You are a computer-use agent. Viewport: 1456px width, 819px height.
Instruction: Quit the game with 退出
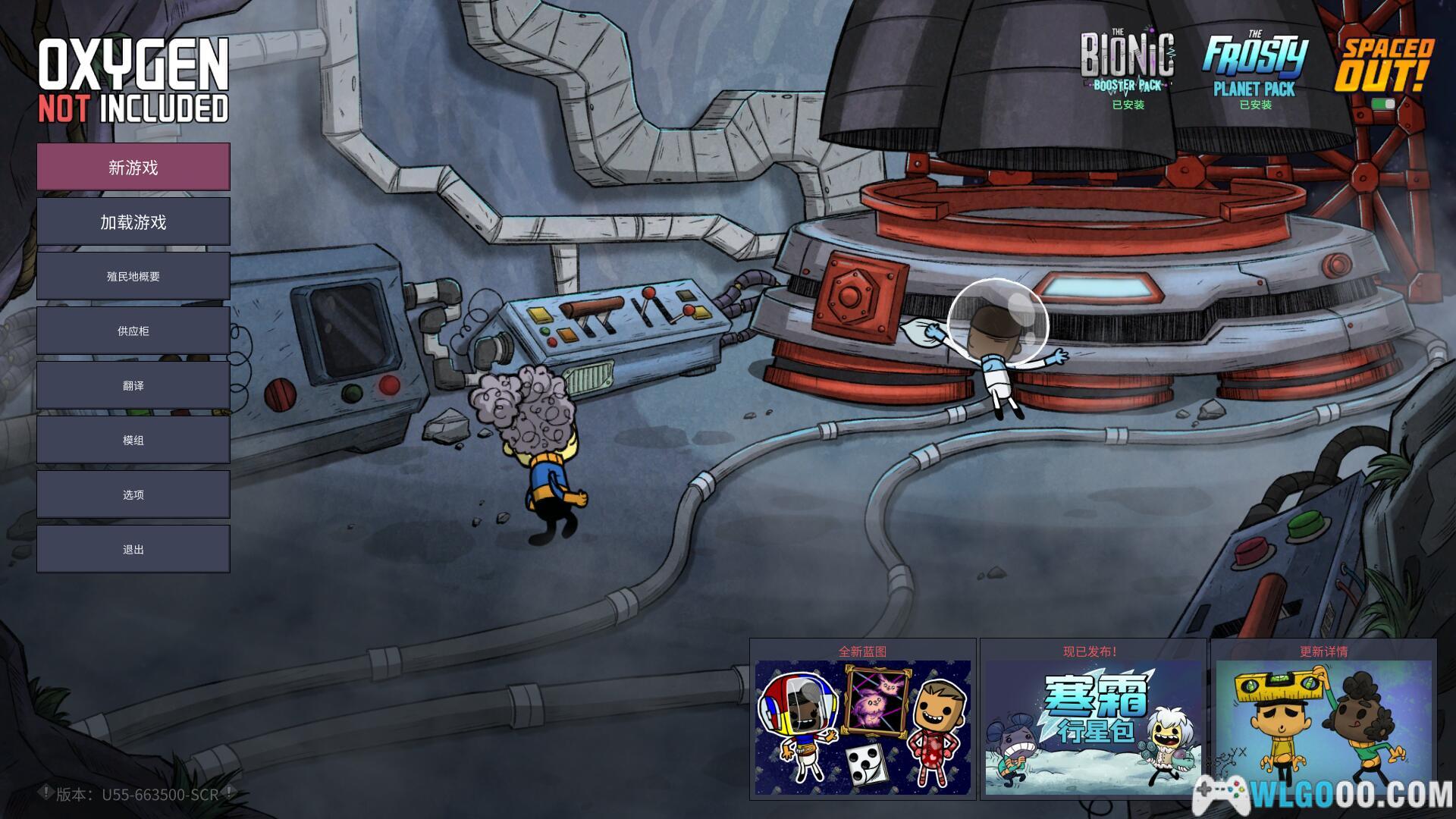[x=133, y=549]
